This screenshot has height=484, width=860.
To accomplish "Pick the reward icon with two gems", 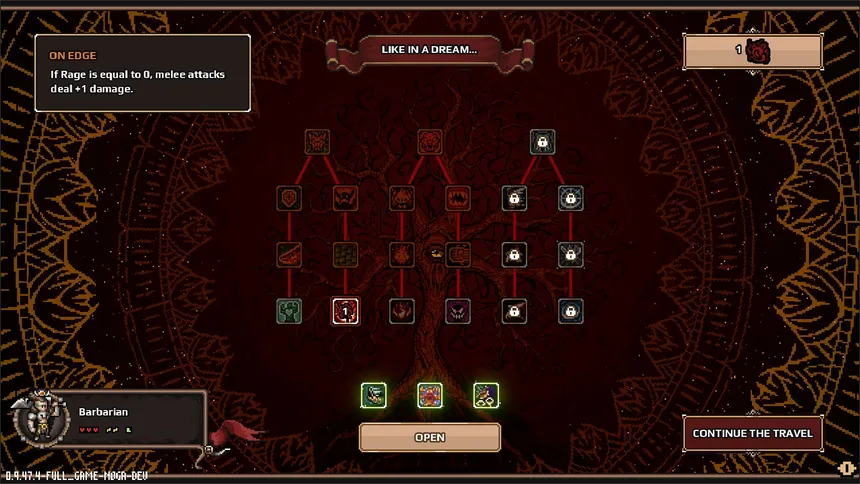I will point(486,395).
